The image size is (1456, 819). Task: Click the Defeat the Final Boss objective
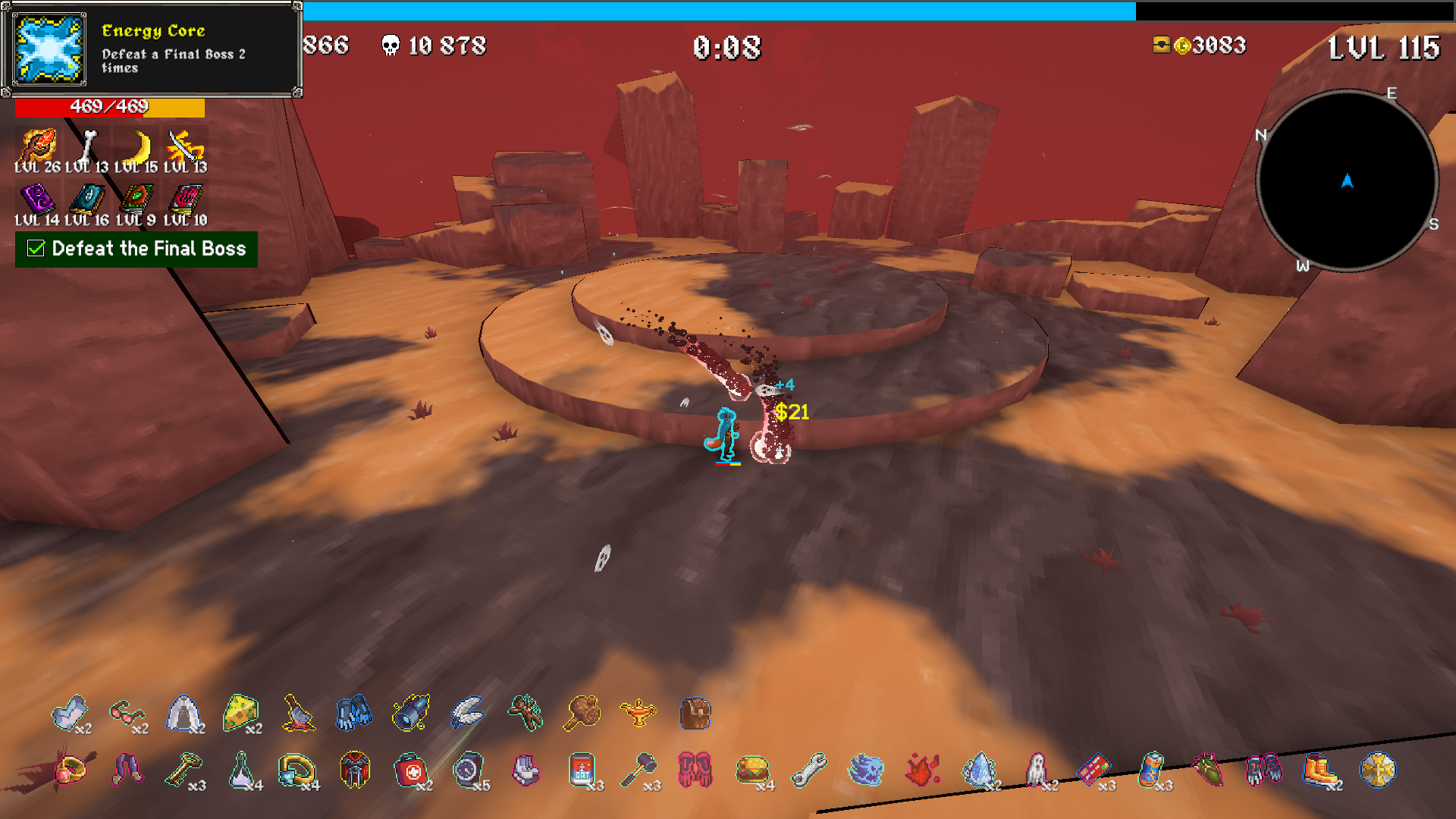pos(136,249)
